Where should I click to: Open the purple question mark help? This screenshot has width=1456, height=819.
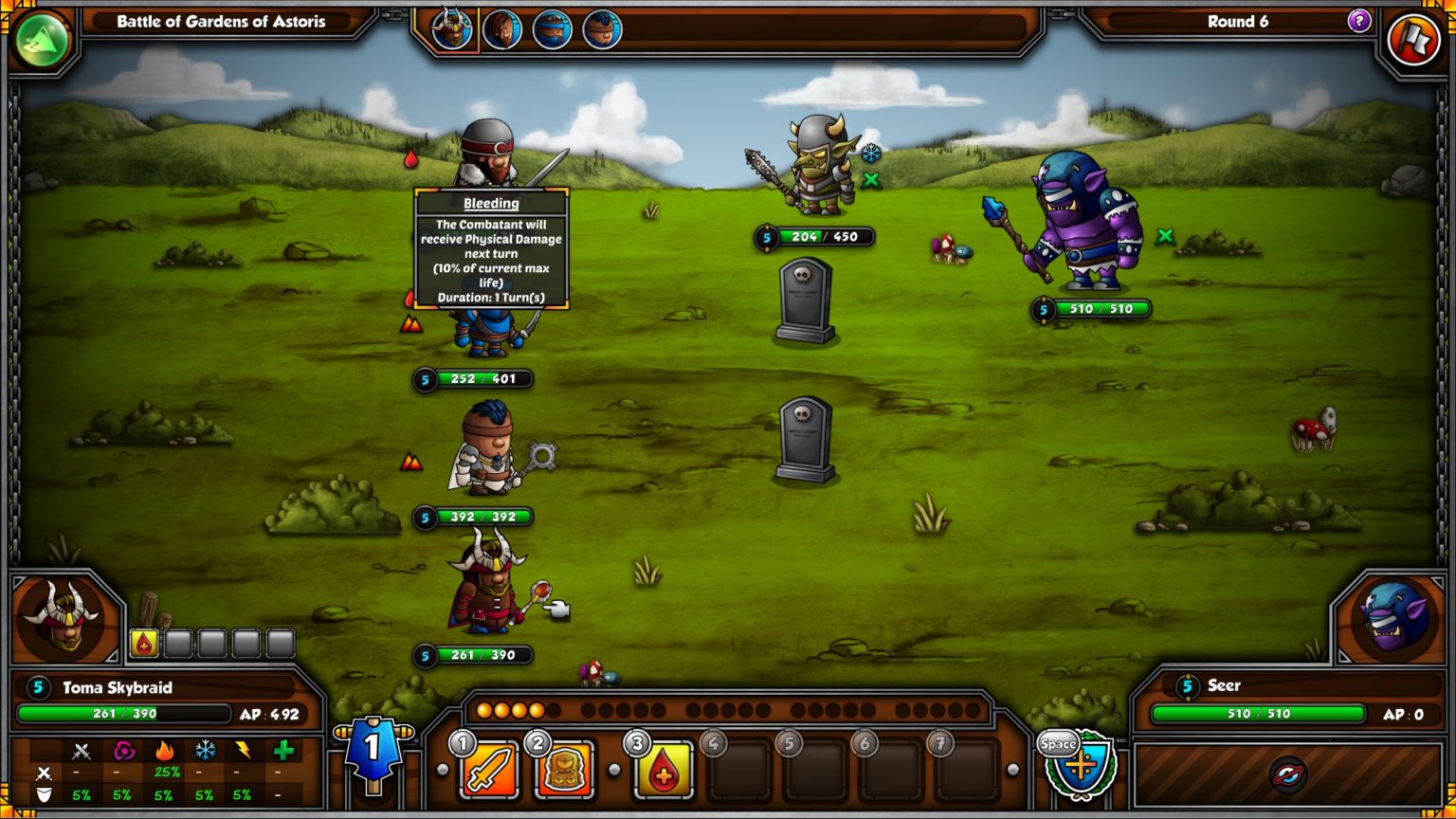(1359, 21)
